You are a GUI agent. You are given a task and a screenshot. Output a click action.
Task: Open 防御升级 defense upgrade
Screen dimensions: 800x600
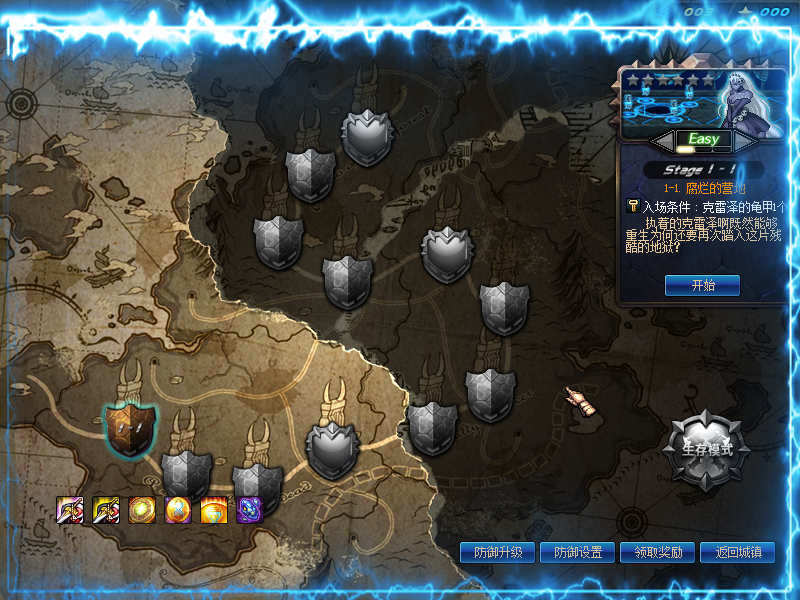click(x=498, y=552)
